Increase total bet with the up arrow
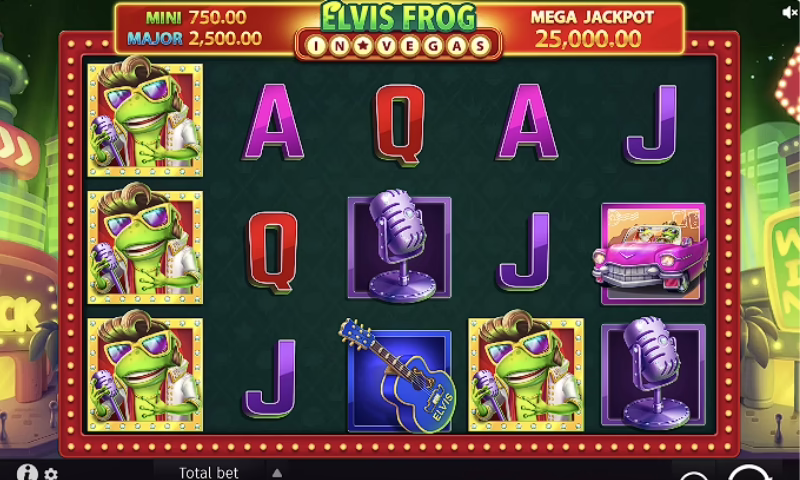The height and width of the screenshot is (480, 800). [277, 472]
